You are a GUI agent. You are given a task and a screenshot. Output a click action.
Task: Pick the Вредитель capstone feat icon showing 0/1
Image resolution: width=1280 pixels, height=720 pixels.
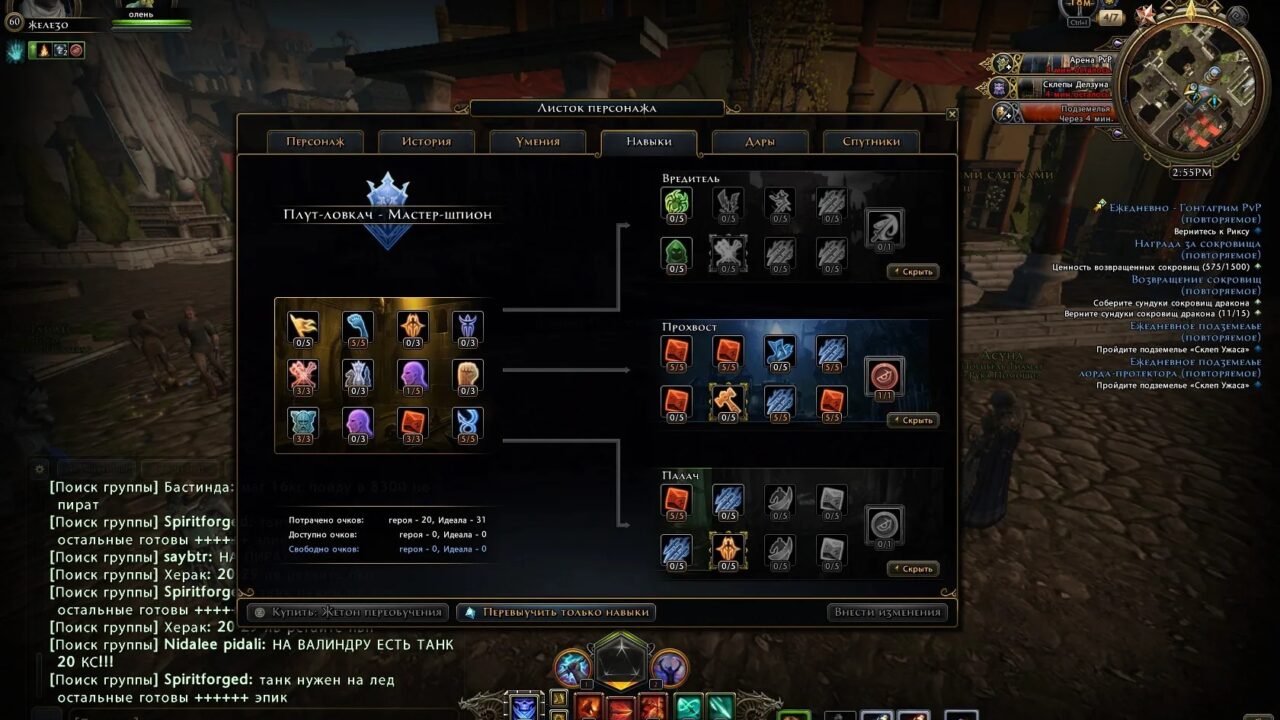pos(884,227)
